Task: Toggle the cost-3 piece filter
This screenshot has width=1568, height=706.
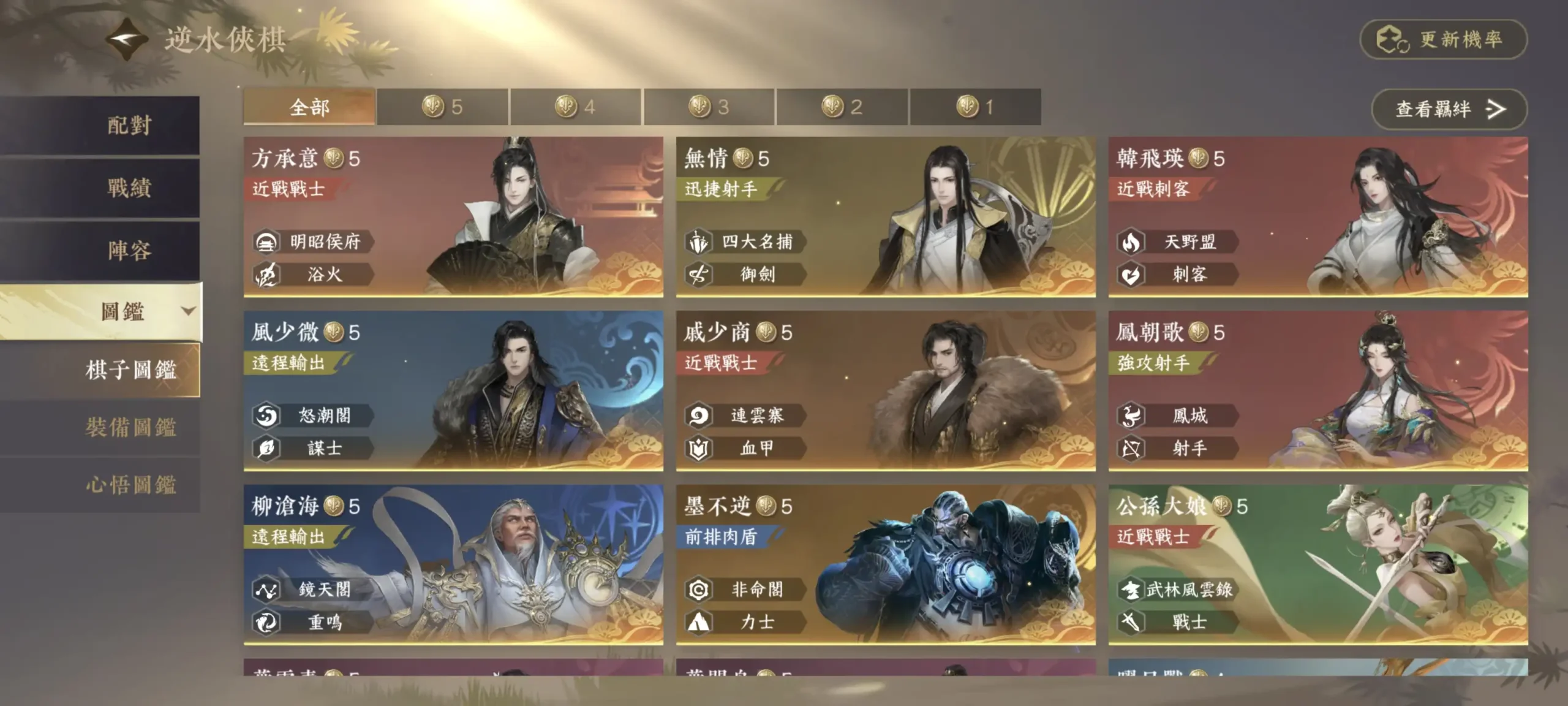Action: [709, 106]
